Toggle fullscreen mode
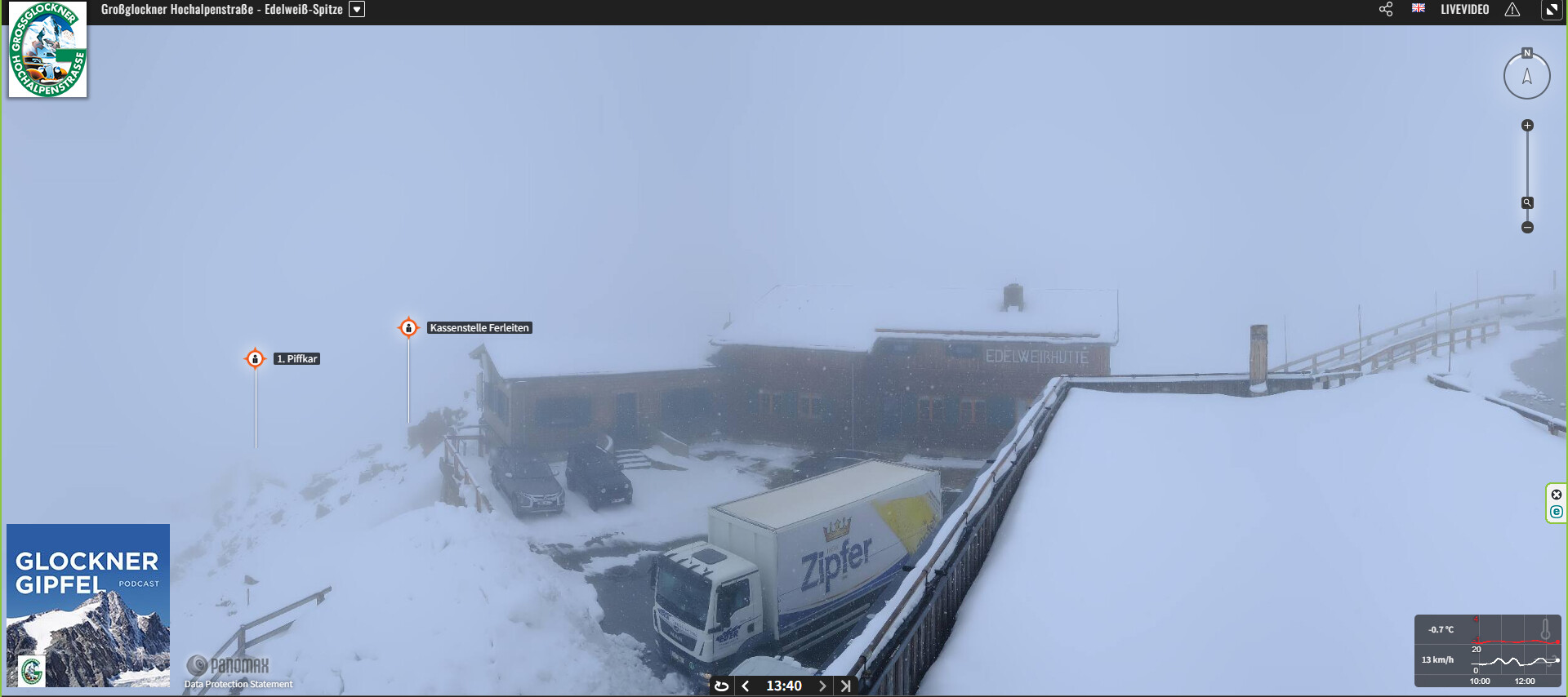The image size is (1568, 697). pyautogui.click(x=1551, y=10)
